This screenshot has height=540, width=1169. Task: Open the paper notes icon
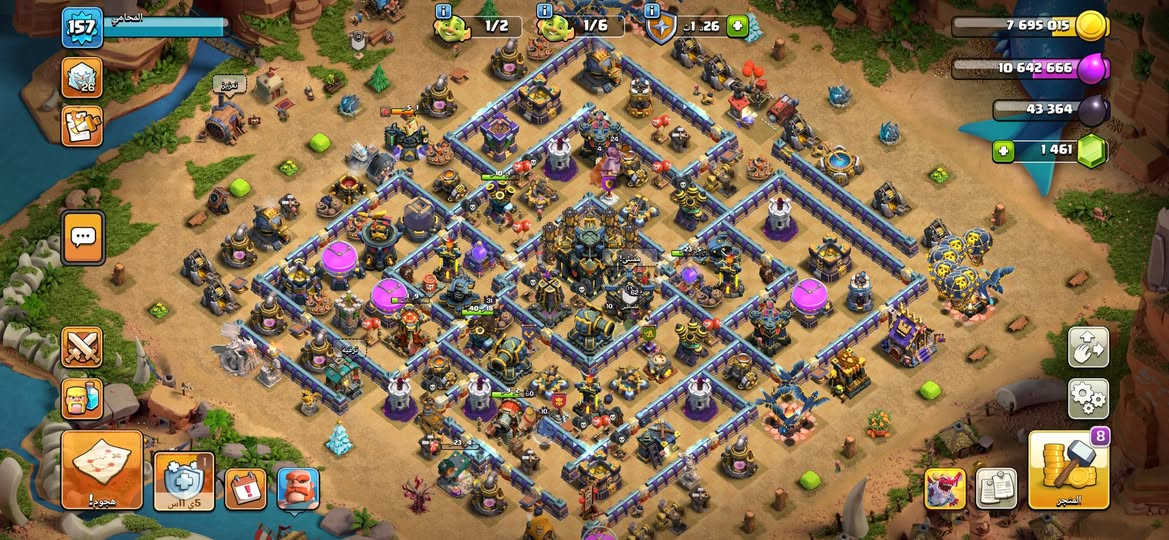tap(996, 488)
